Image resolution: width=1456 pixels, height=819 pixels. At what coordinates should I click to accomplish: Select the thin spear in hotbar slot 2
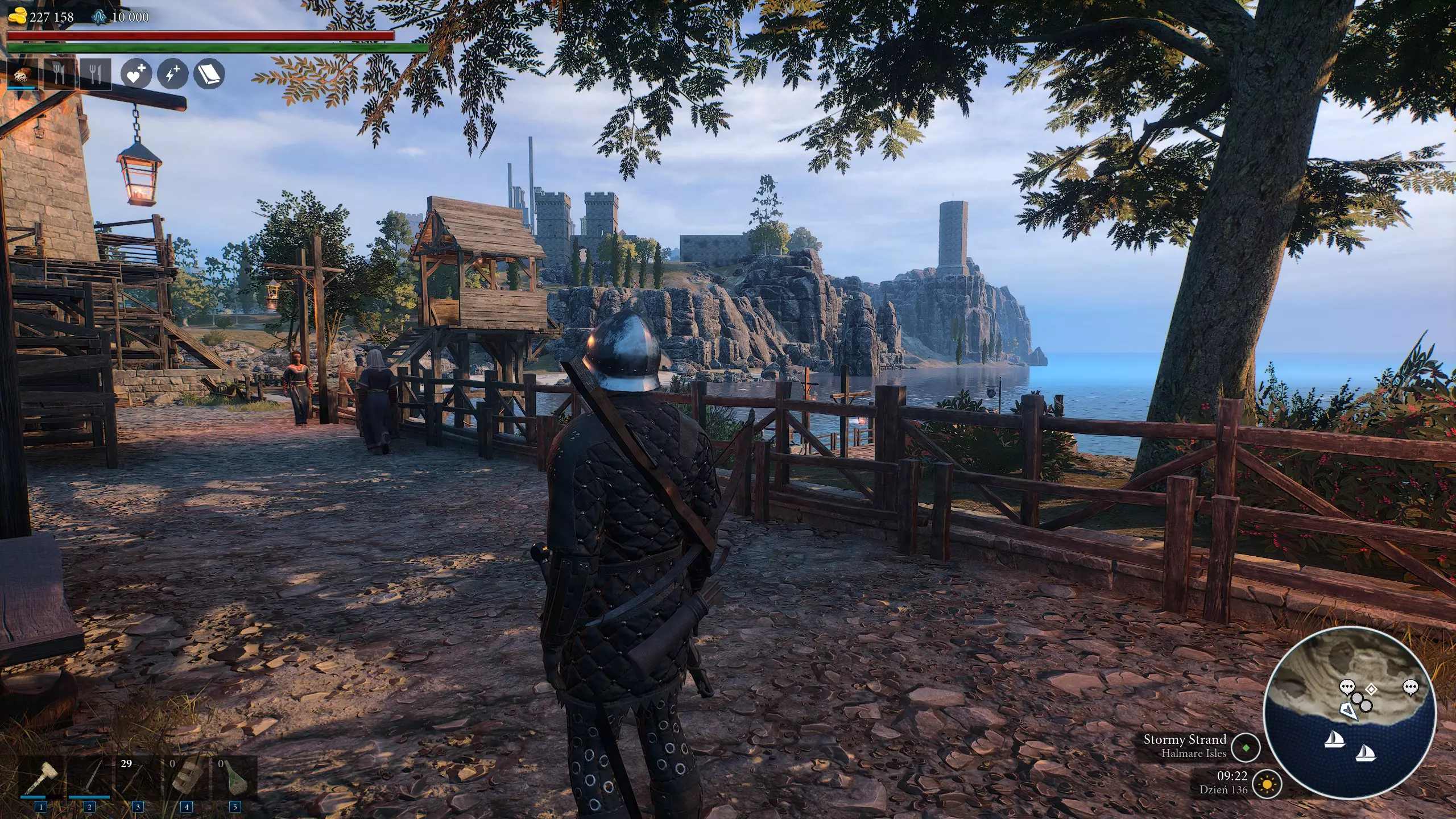coord(89,776)
